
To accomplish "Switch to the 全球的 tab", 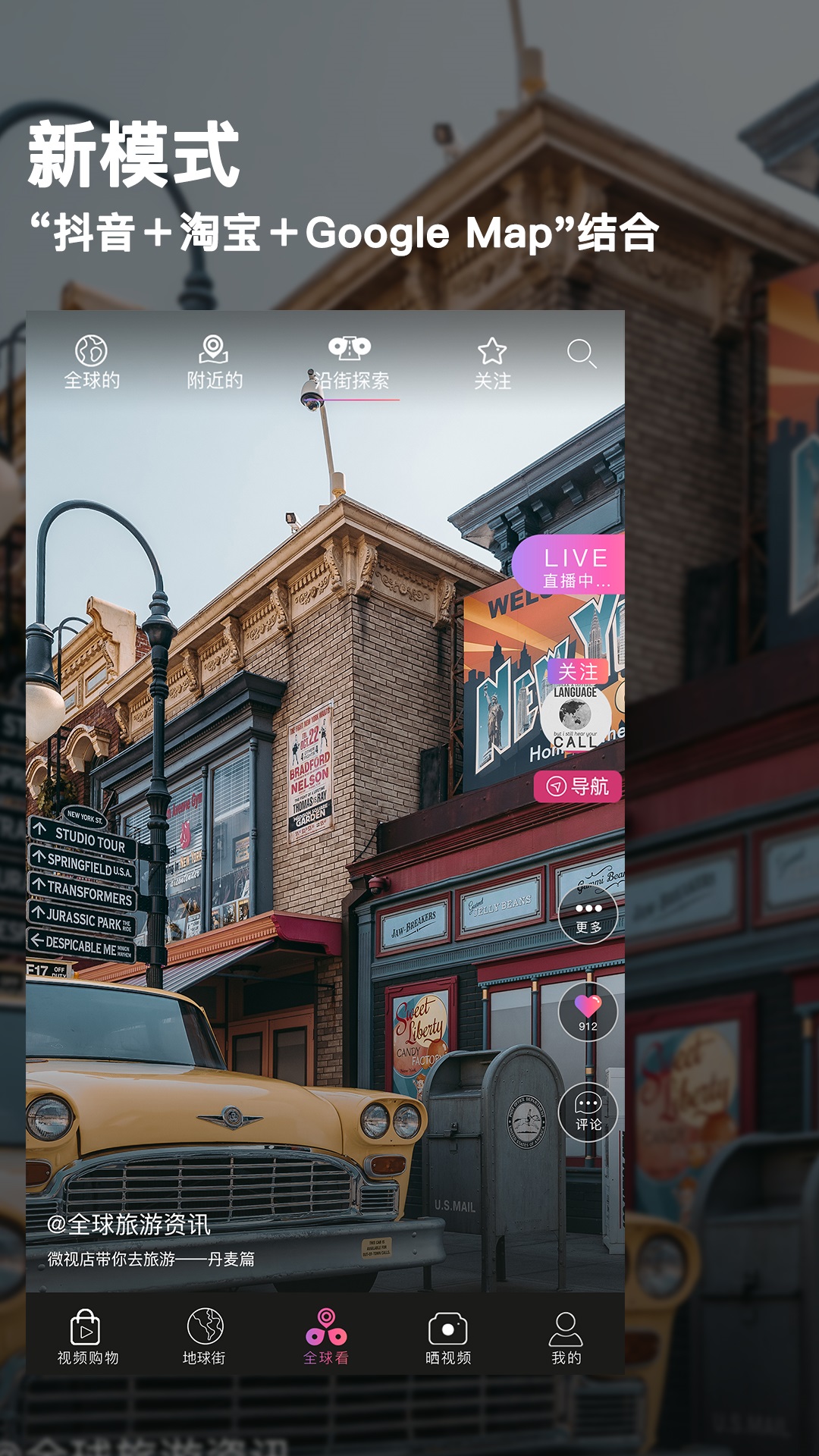I will click(x=92, y=362).
